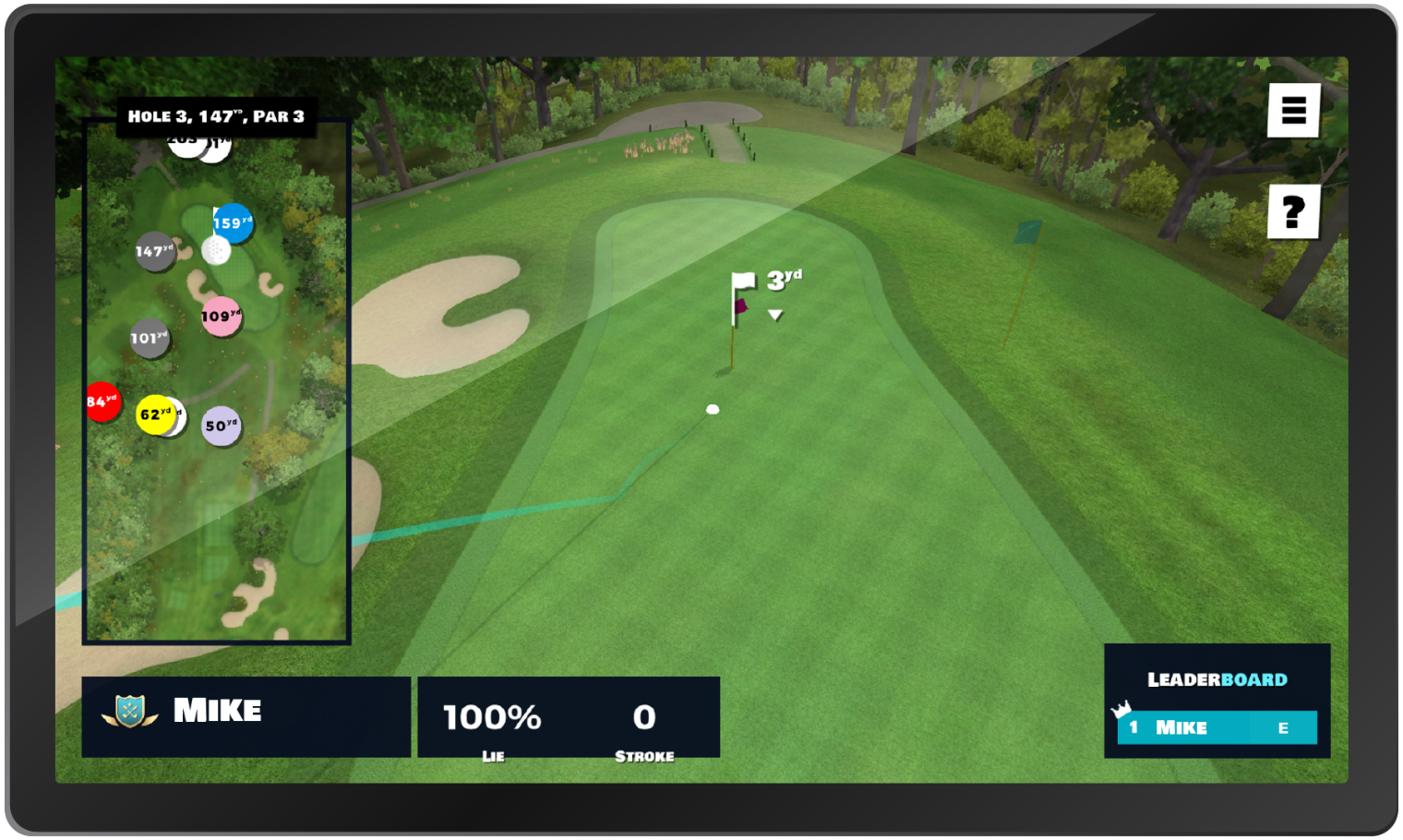Click the golf ball icon on the minimap

(x=214, y=251)
